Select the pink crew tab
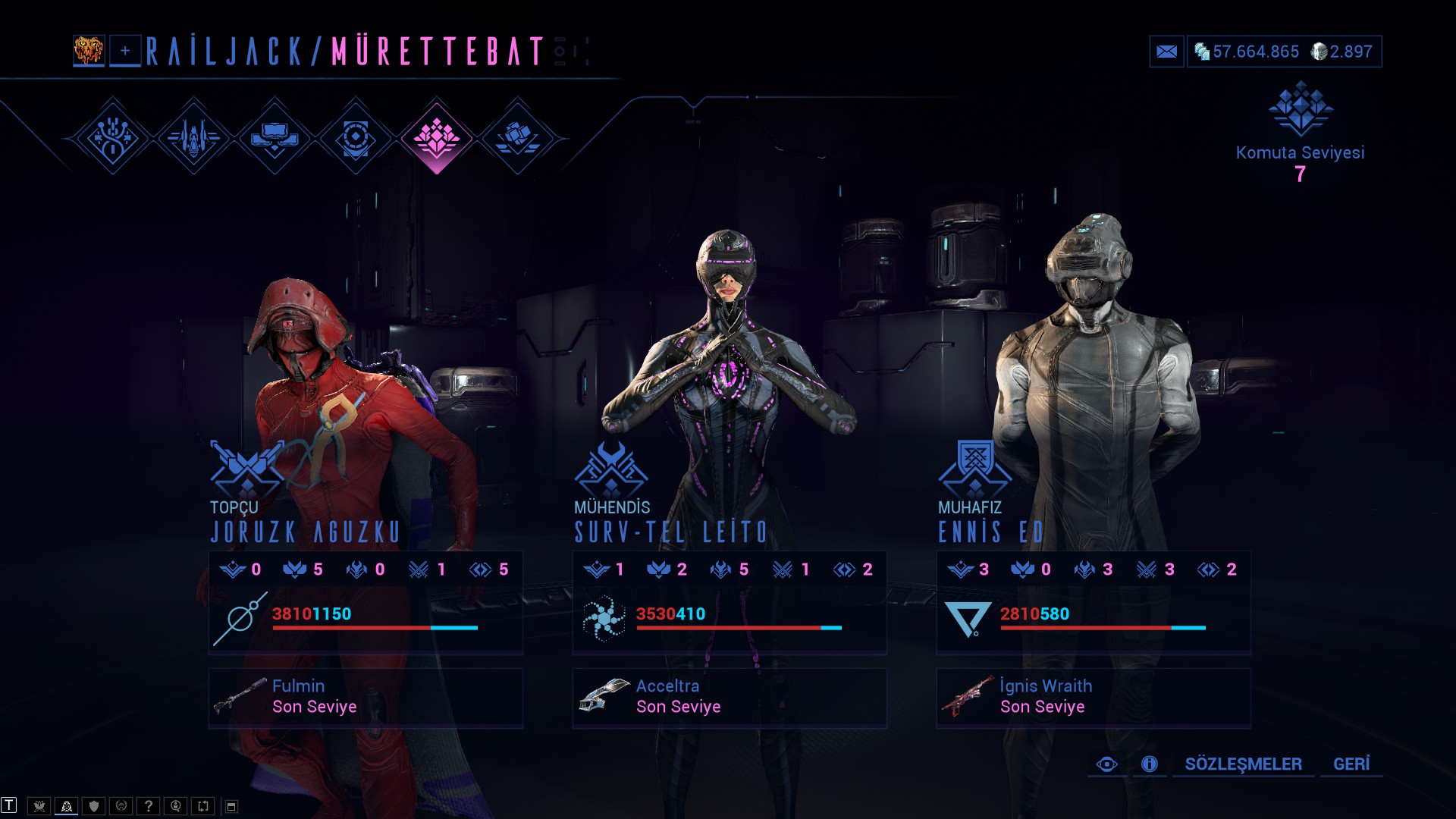The width and height of the screenshot is (1456, 819). (x=436, y=138)
